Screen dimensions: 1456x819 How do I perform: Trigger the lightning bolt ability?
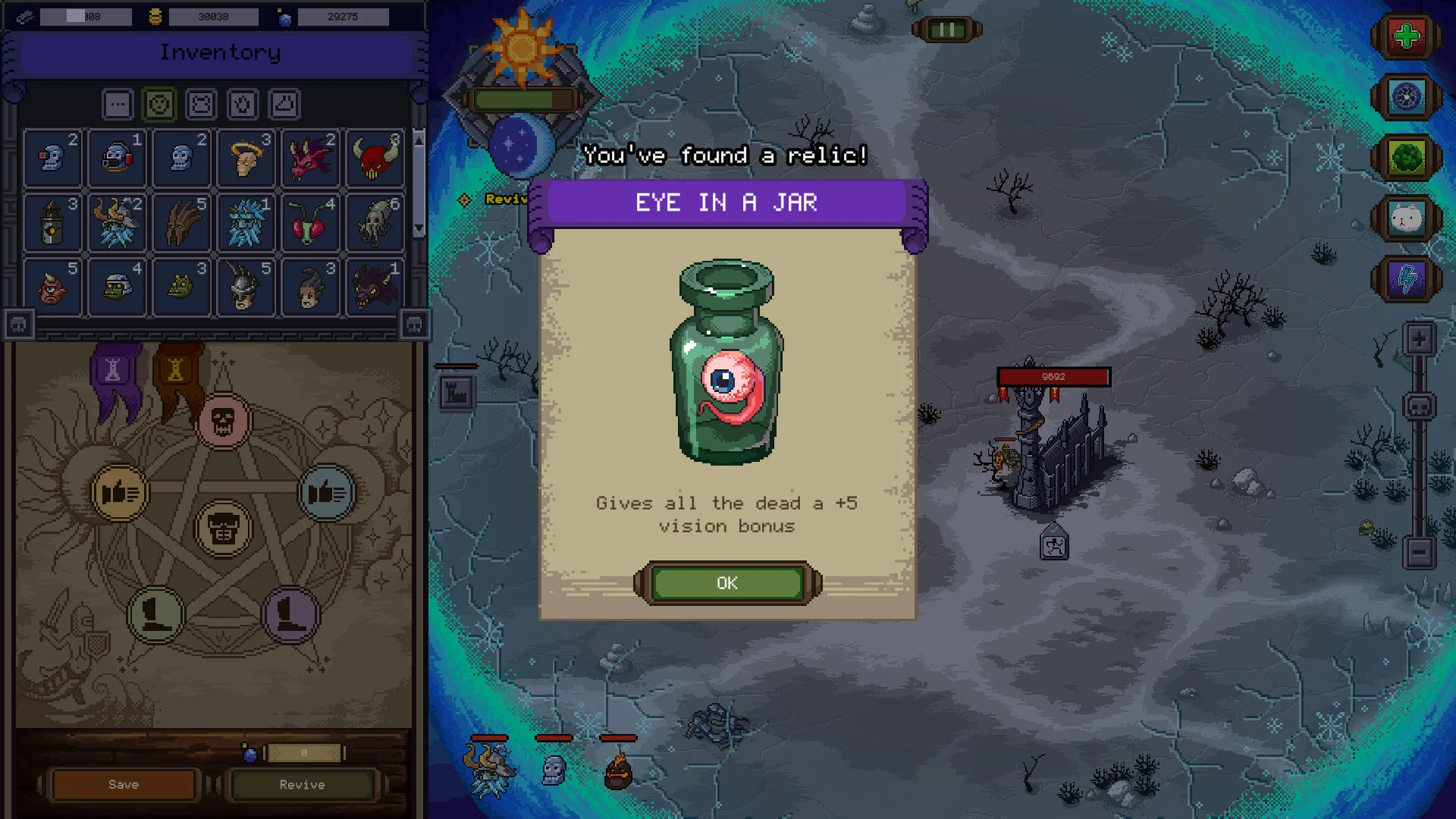pos(1407,279)
